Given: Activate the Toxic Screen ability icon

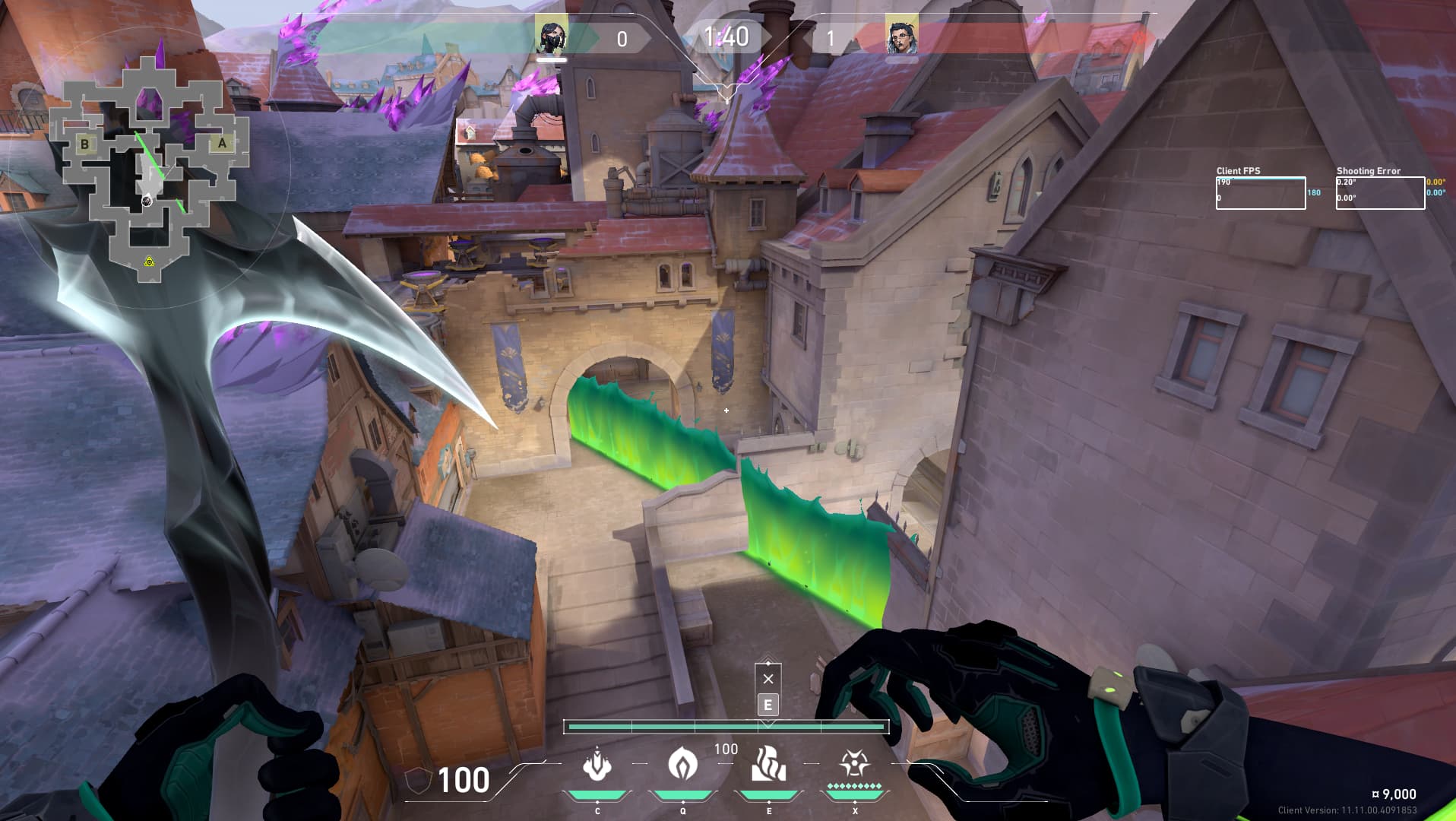Looking at the screenshot, I should click(x=768, y=765).
